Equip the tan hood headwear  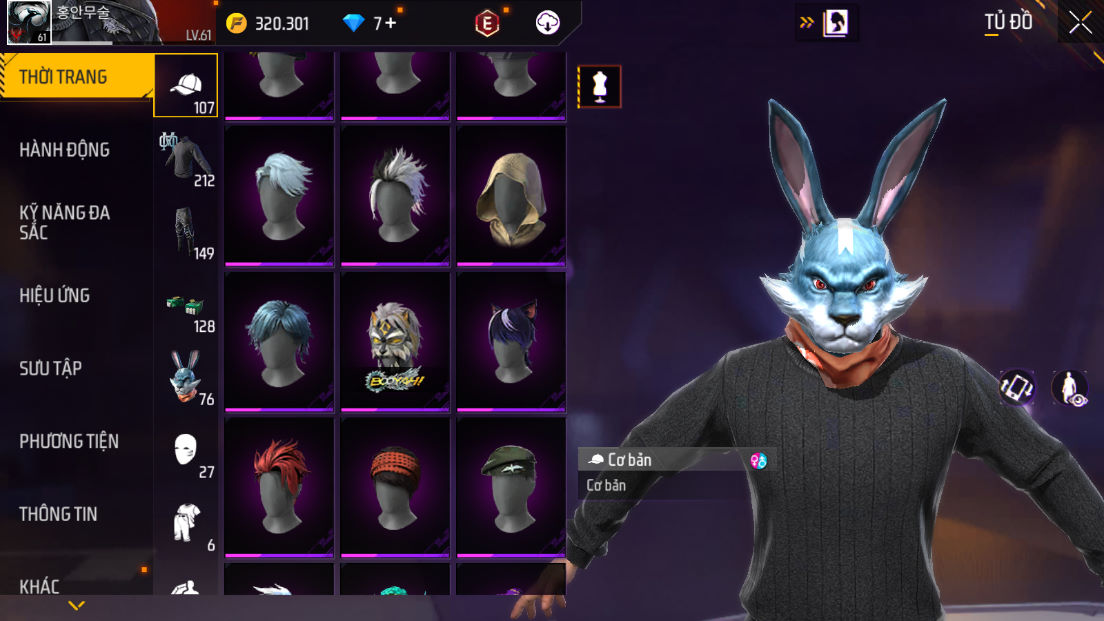coord(510,196)
